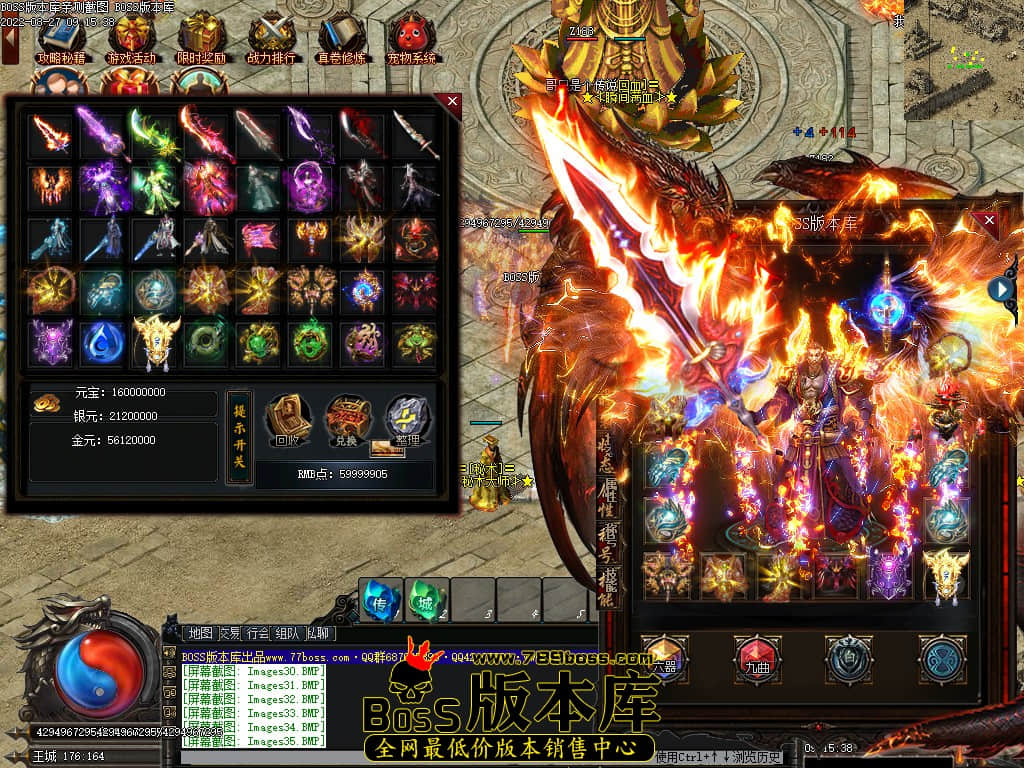Use the blue 传 teleport stone hotbar slot
Image resolution: width=1024 pixels, height=768 pixels.
[x=380, y=599]
